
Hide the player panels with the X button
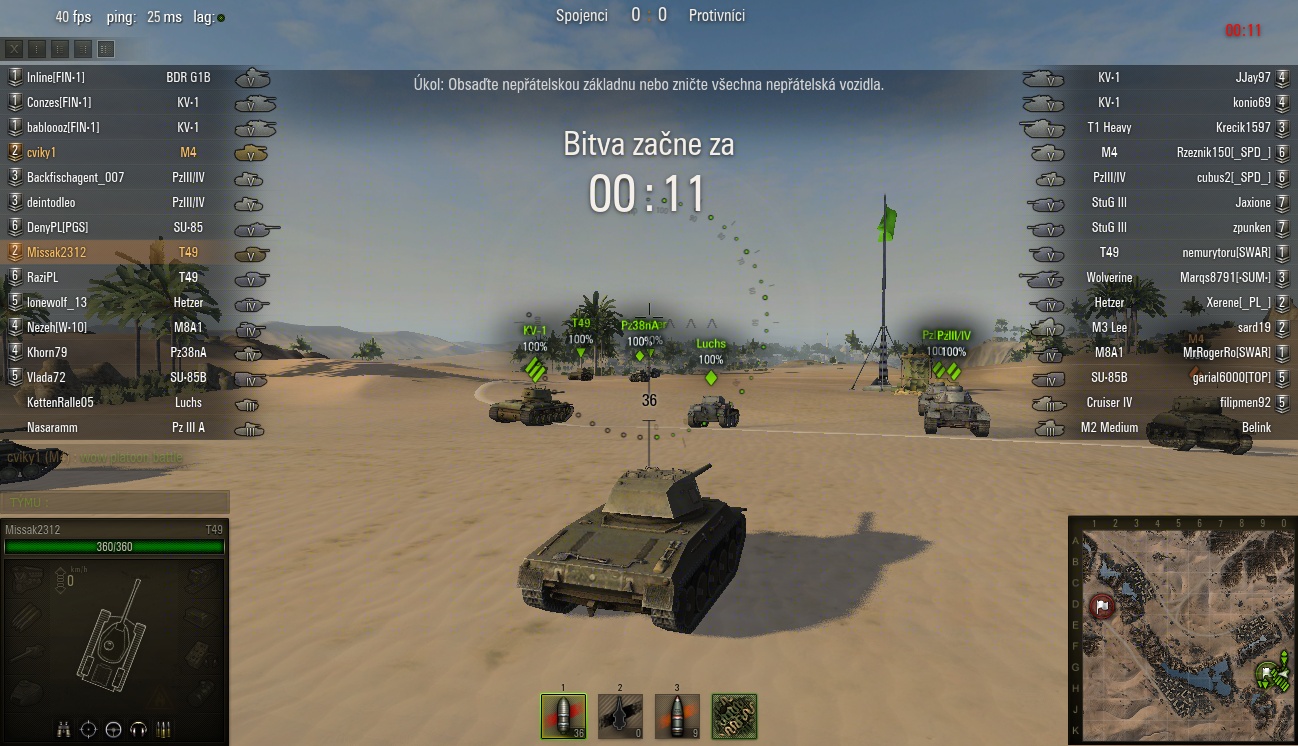(x=14, y=48)
